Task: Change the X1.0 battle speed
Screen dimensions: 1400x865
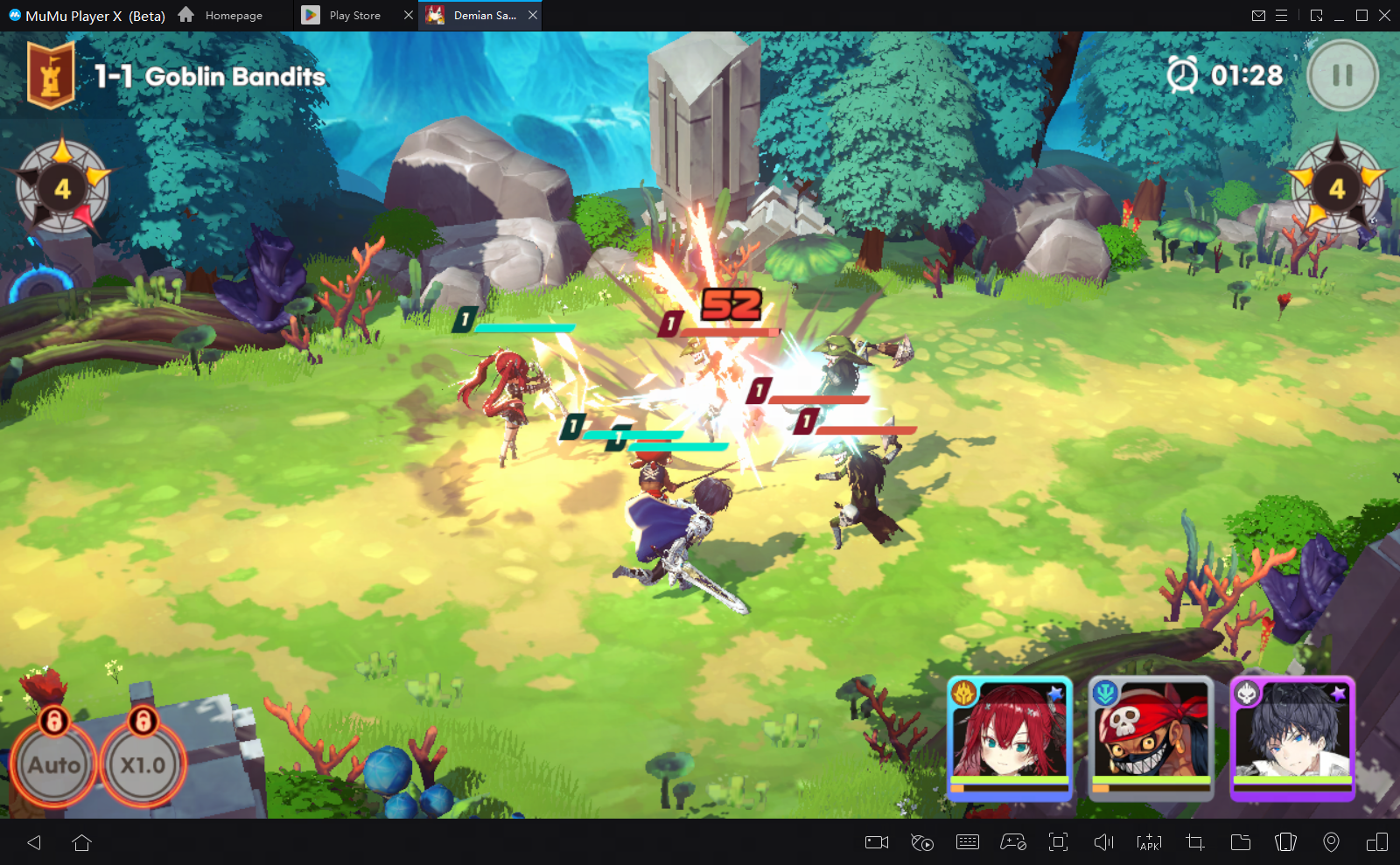Action: [x=143, y=764]
